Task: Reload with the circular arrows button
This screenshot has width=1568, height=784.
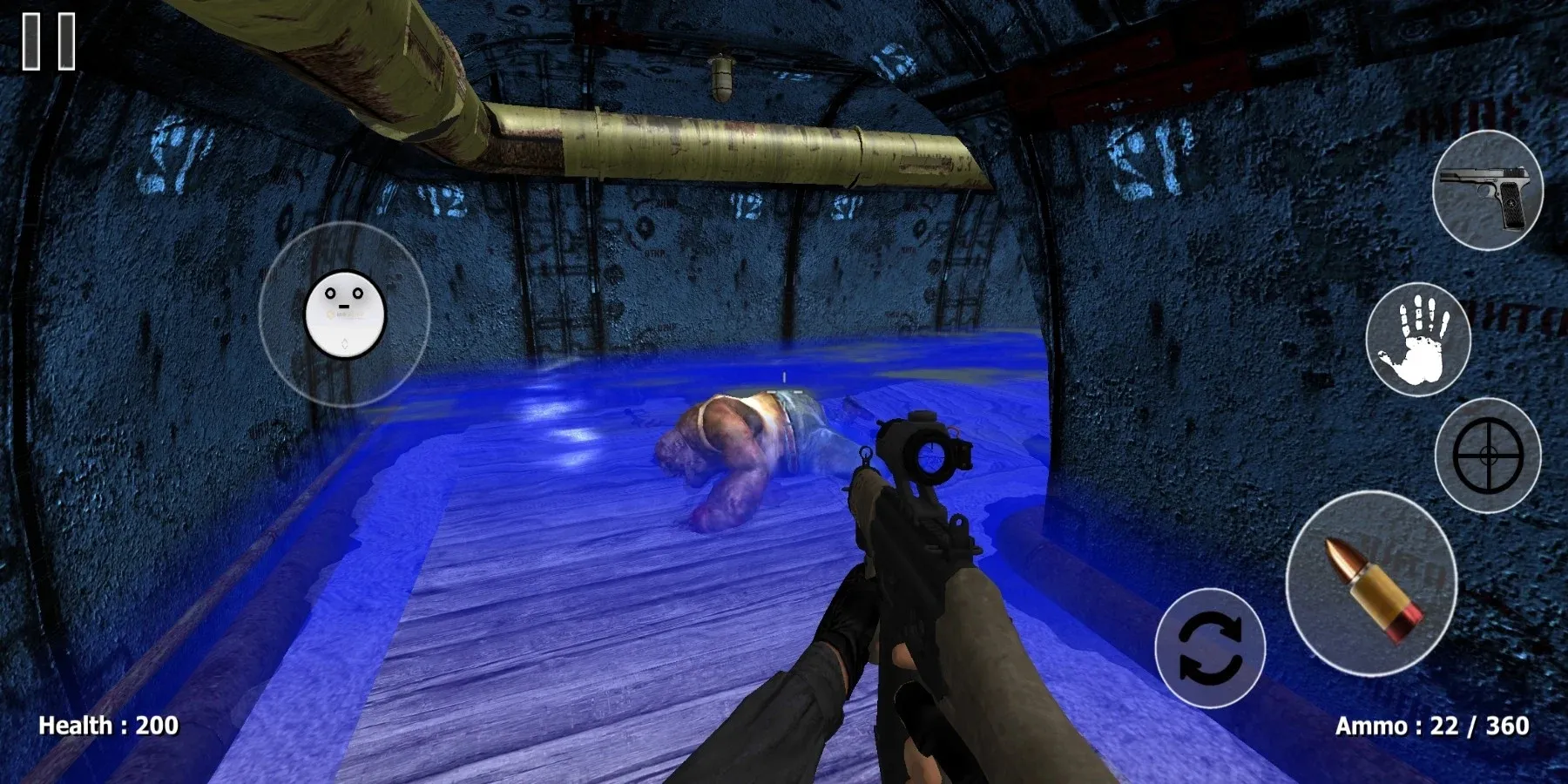Action: (x=1210, y=647)
